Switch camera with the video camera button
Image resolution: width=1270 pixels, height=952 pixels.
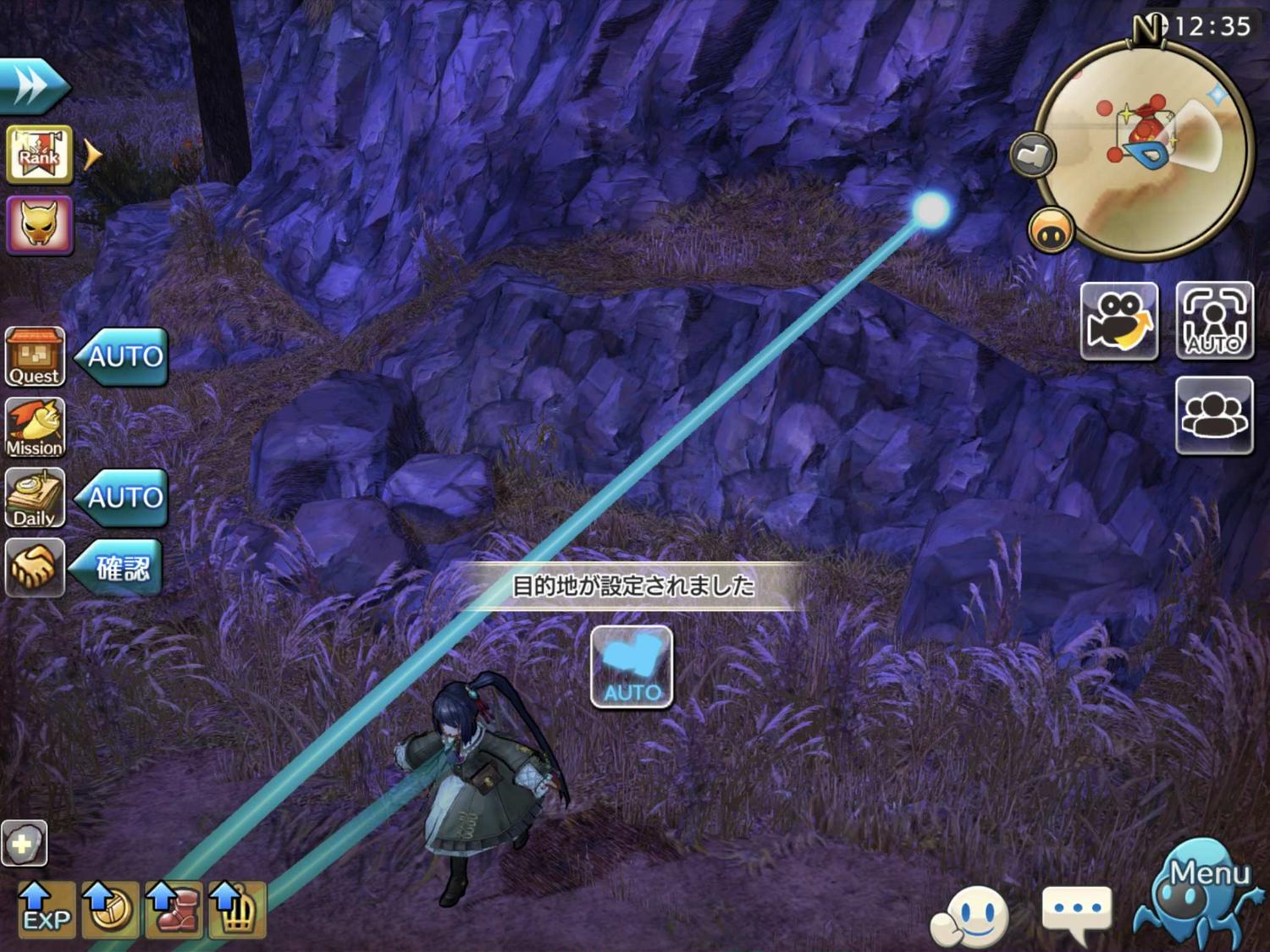[x=1119, y=321]
